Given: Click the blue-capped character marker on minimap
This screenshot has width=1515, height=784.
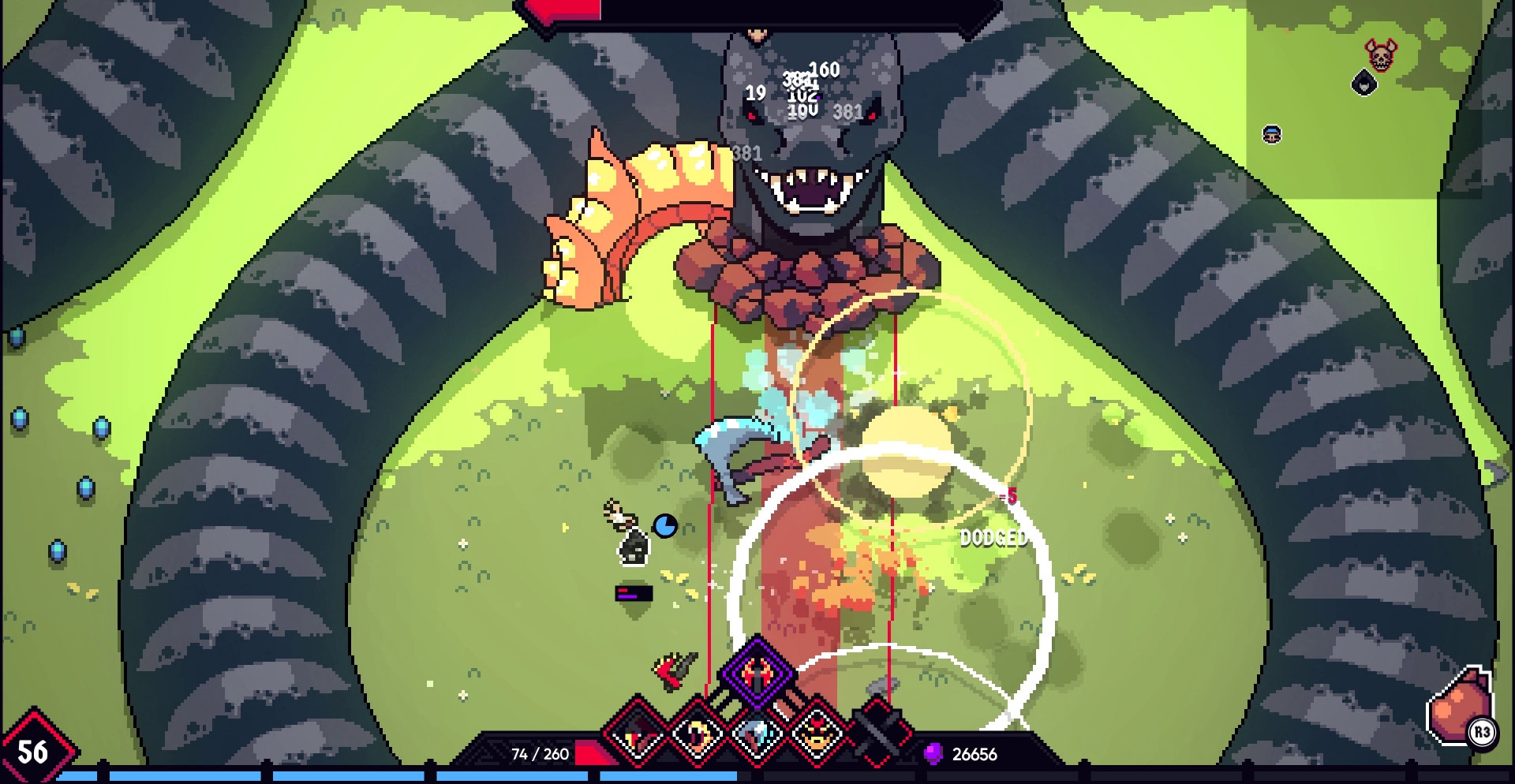Looking at the screenshot, I should pos(1272,134).
